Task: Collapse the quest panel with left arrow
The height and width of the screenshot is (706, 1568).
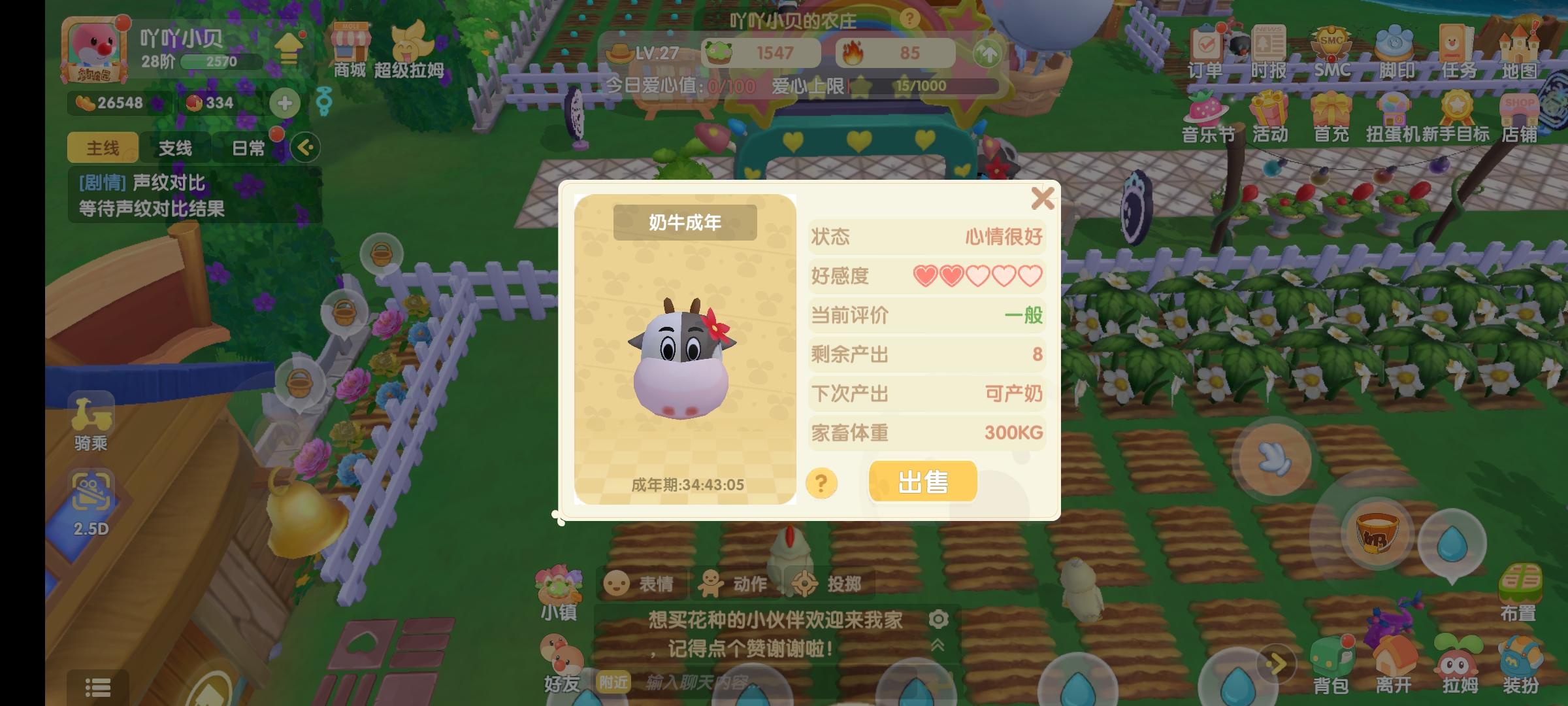Action: [304, 149]
